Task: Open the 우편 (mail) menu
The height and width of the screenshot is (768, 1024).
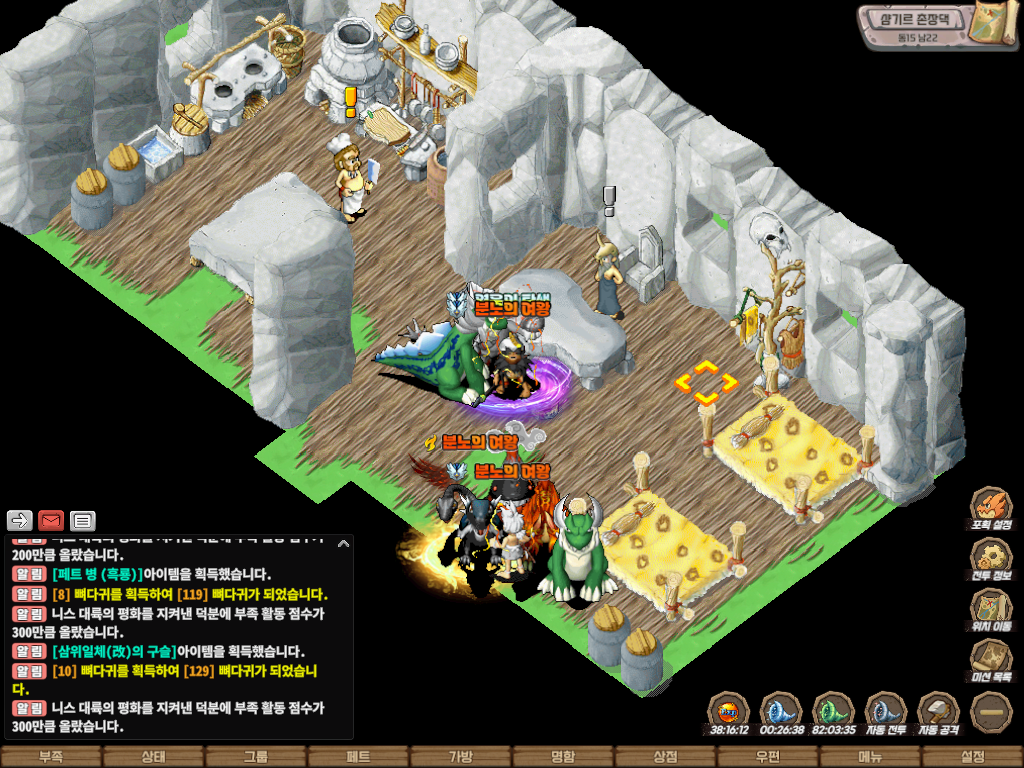Action: 767,757
